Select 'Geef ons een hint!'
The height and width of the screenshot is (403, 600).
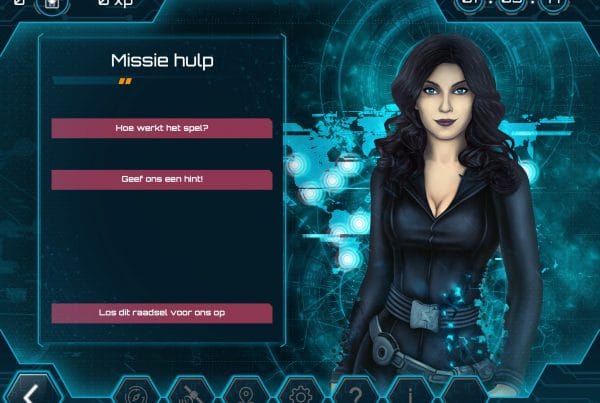161,180
